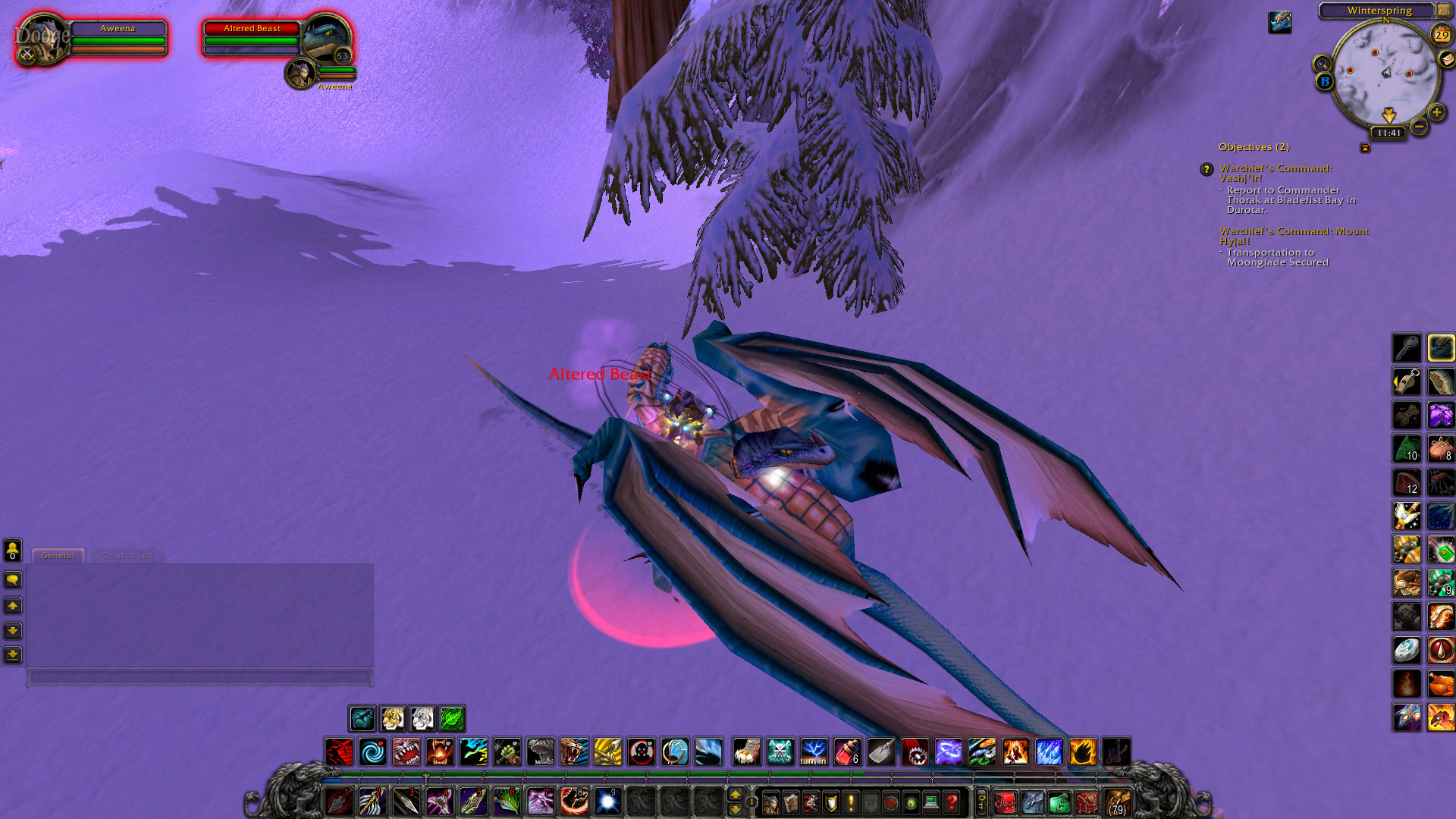
Task: Open the mail icon beside the minimap
Action: [1446, 59]
